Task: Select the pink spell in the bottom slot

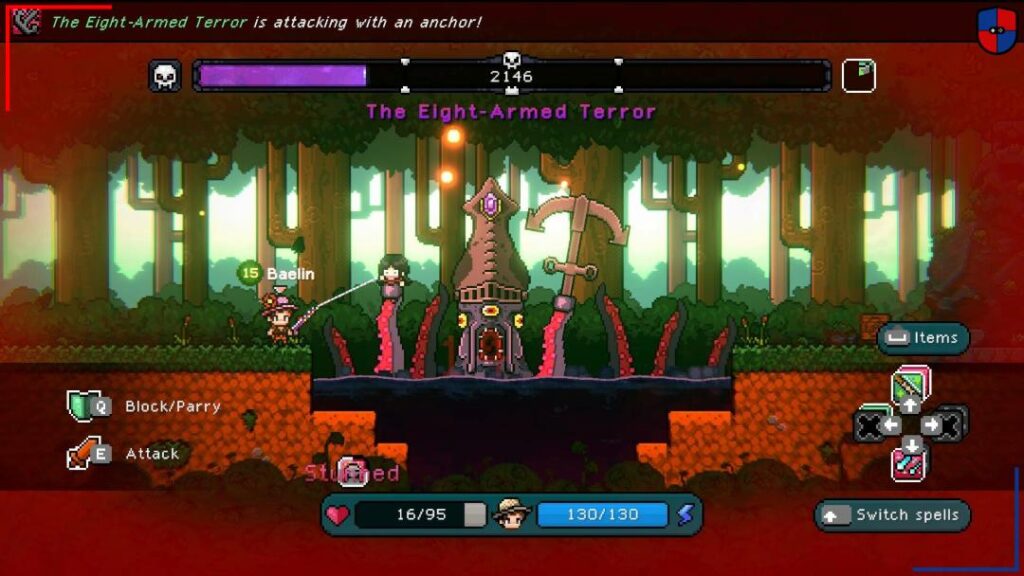Action: (x=910, y=463)
